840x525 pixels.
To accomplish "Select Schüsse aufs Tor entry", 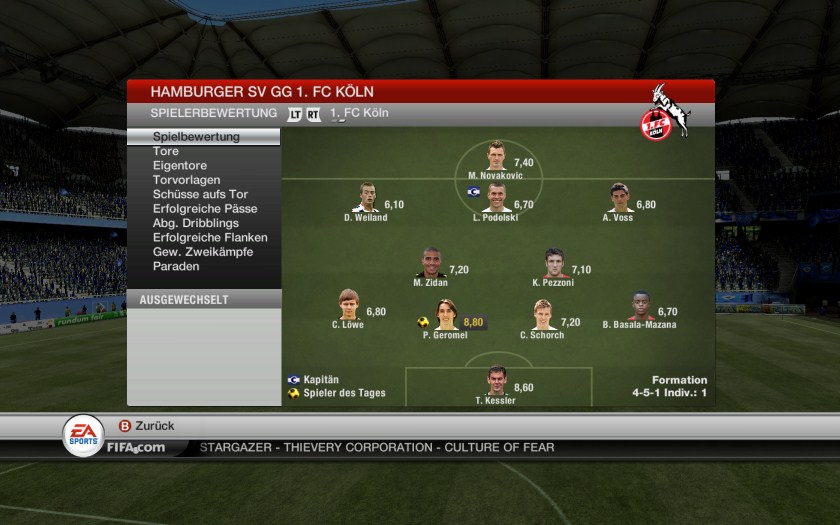I will tap(200, 194).
